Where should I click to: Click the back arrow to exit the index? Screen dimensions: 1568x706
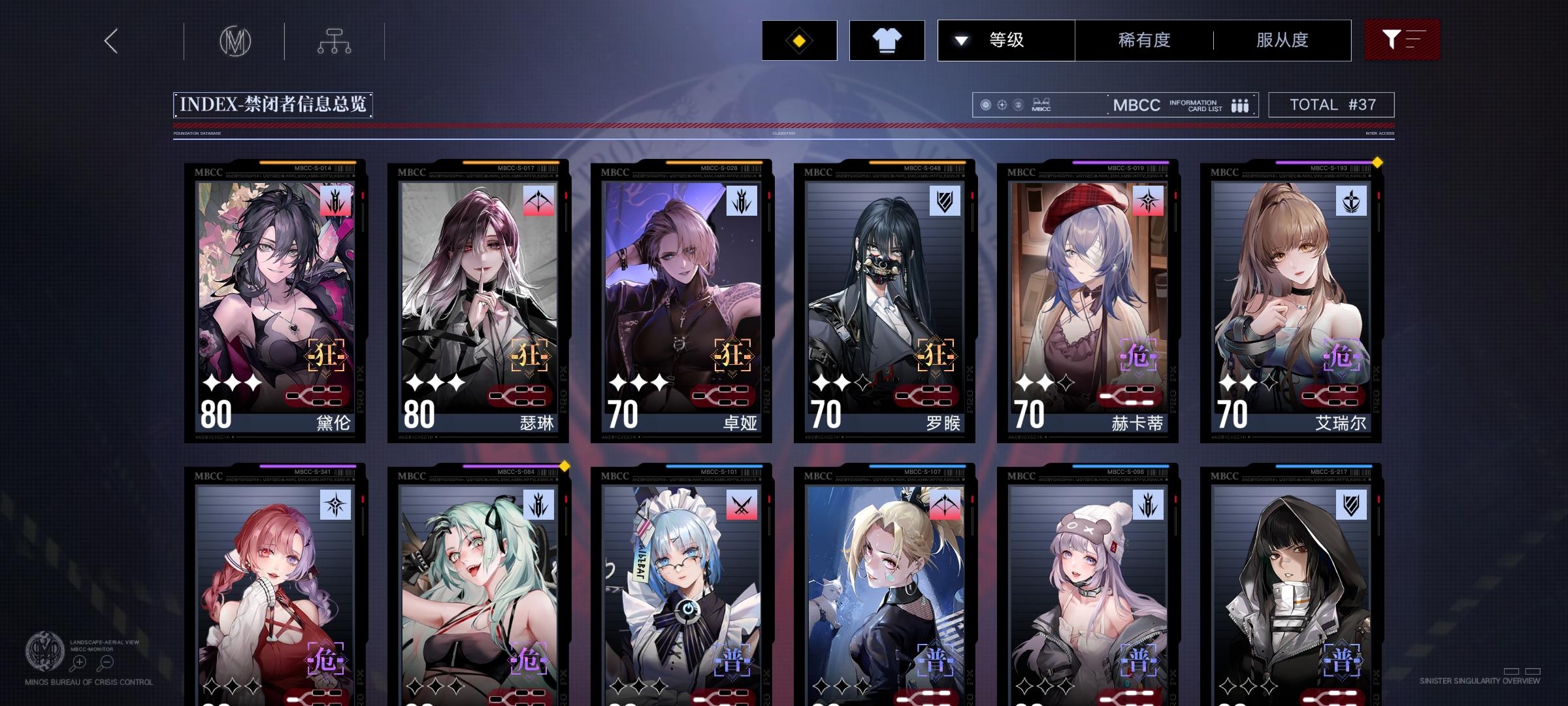coord(110,41)
